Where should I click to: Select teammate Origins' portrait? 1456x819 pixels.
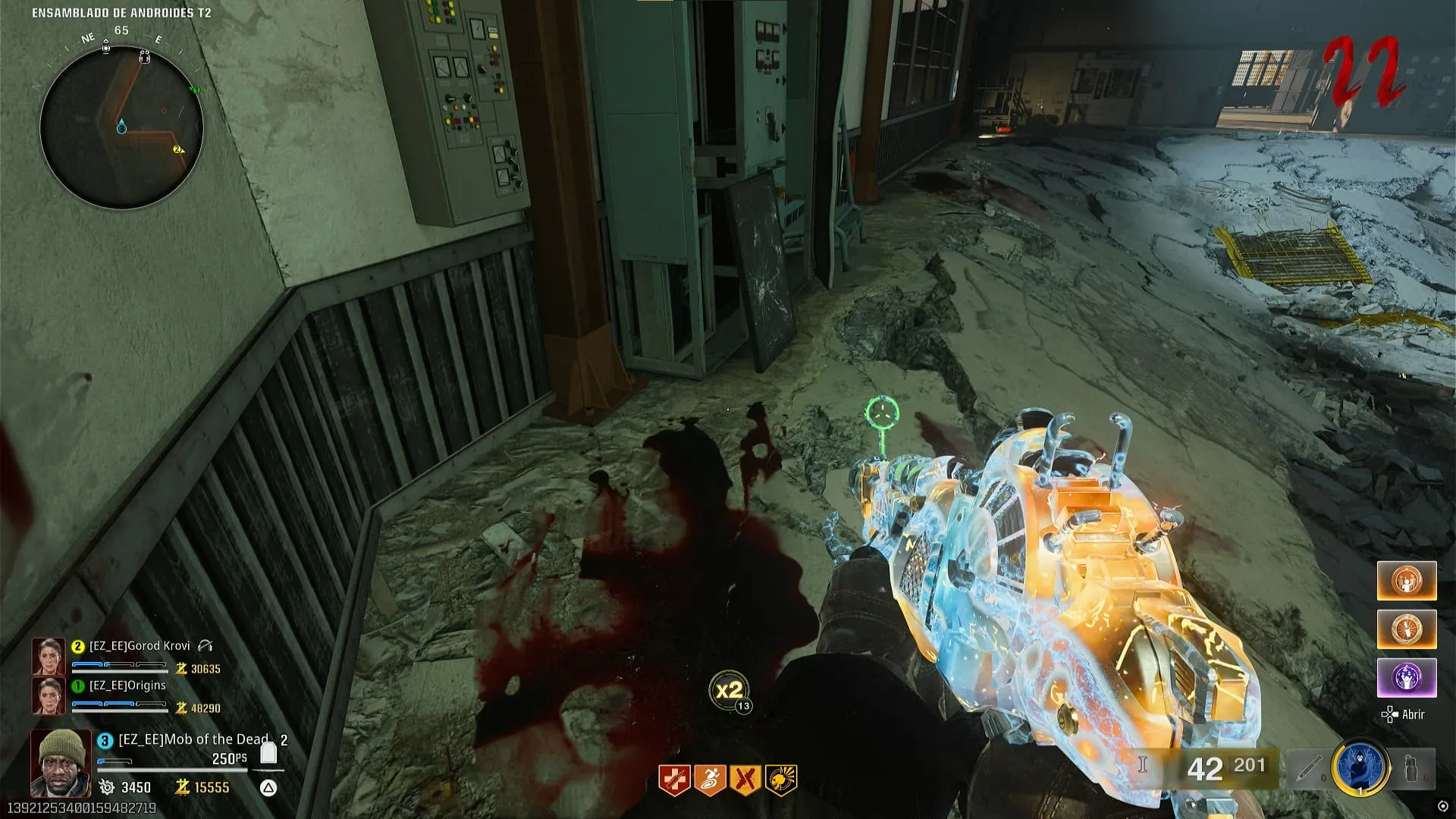[x=47, y=695]
